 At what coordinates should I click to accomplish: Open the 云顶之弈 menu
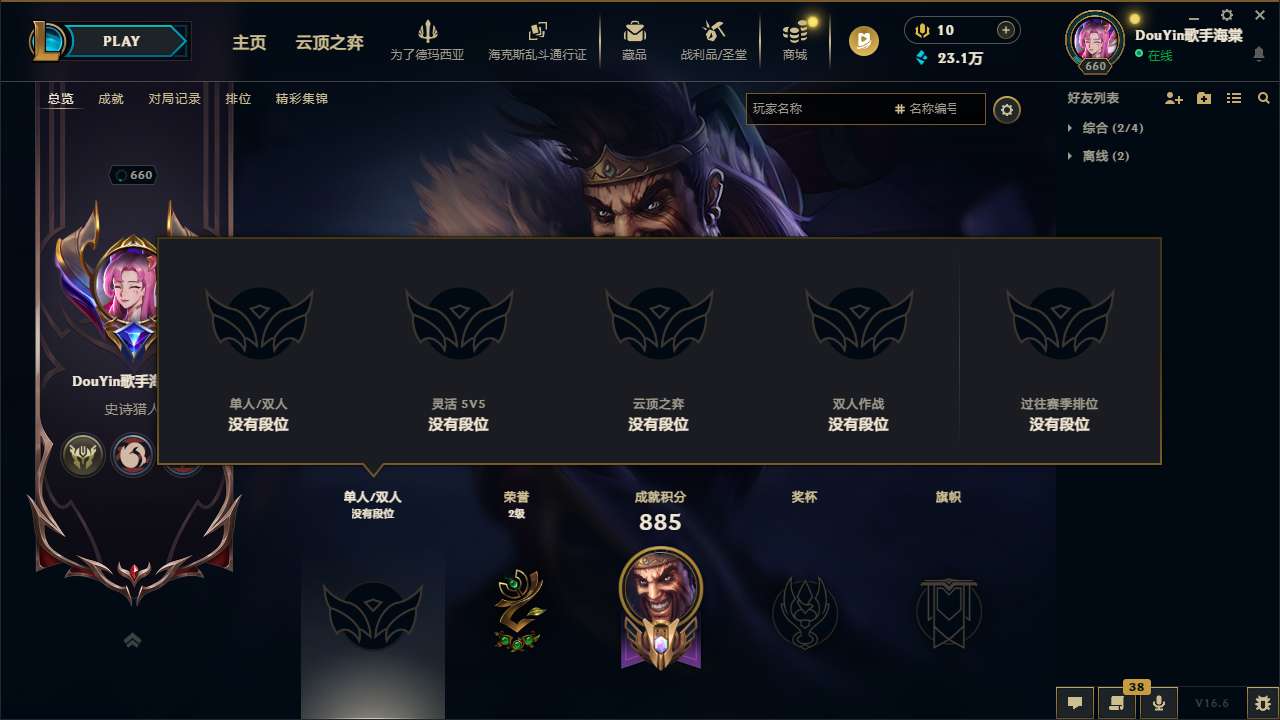pyautogui.click(x=329, y=42)
